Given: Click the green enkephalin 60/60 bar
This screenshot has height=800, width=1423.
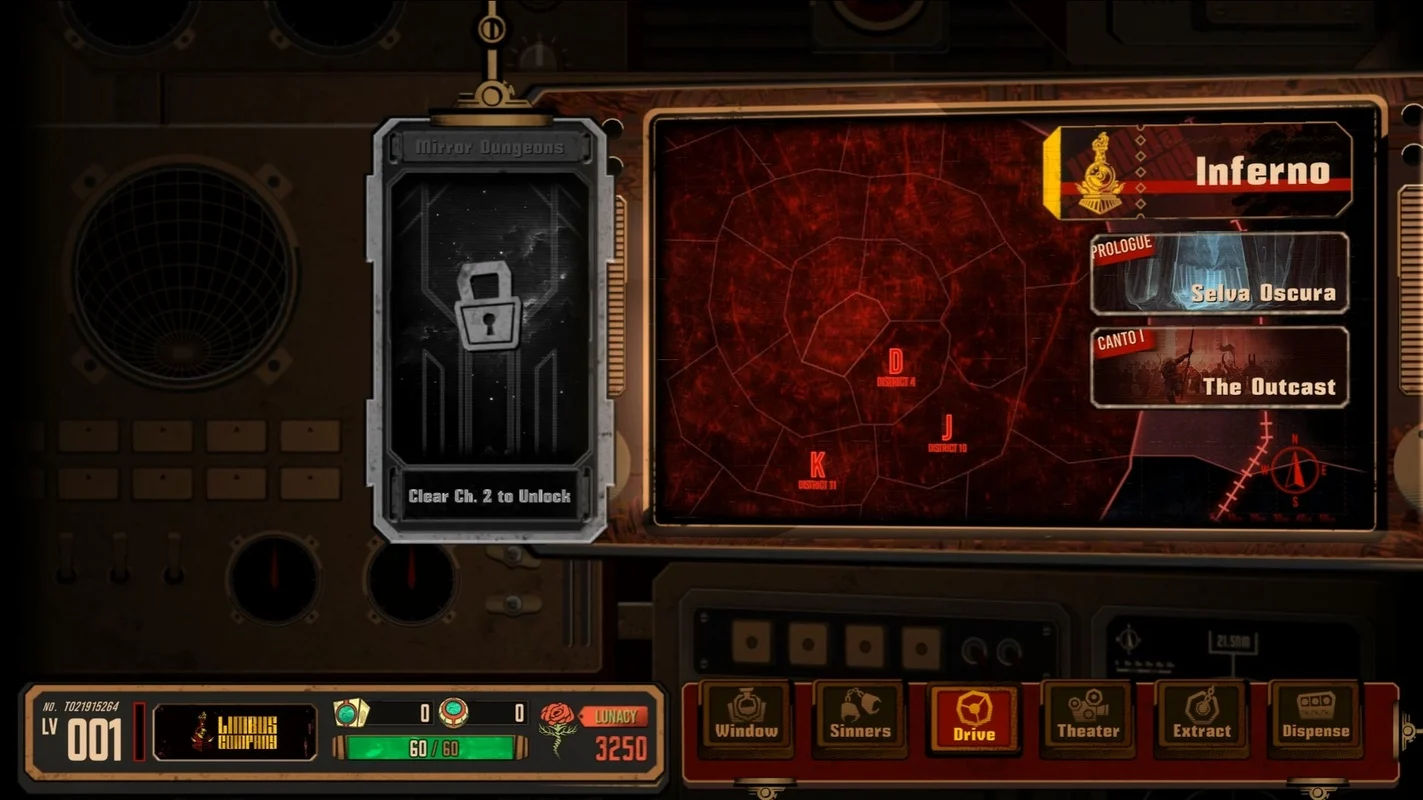Looking at the screenshot, I should point(425,748).
